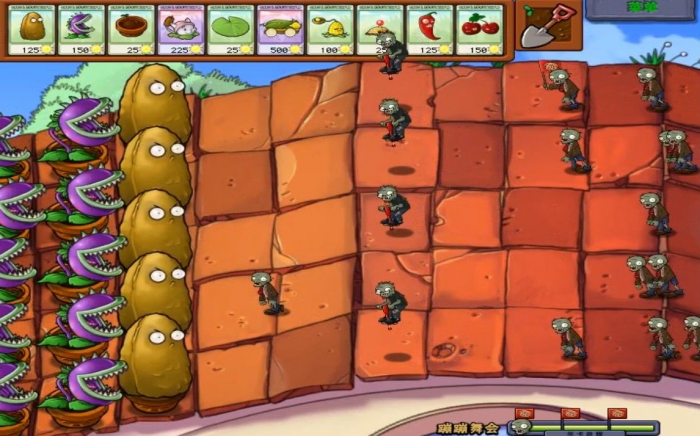Select the Cattail seed packet
The image size is (700, 436).
(x=182, y=29)
